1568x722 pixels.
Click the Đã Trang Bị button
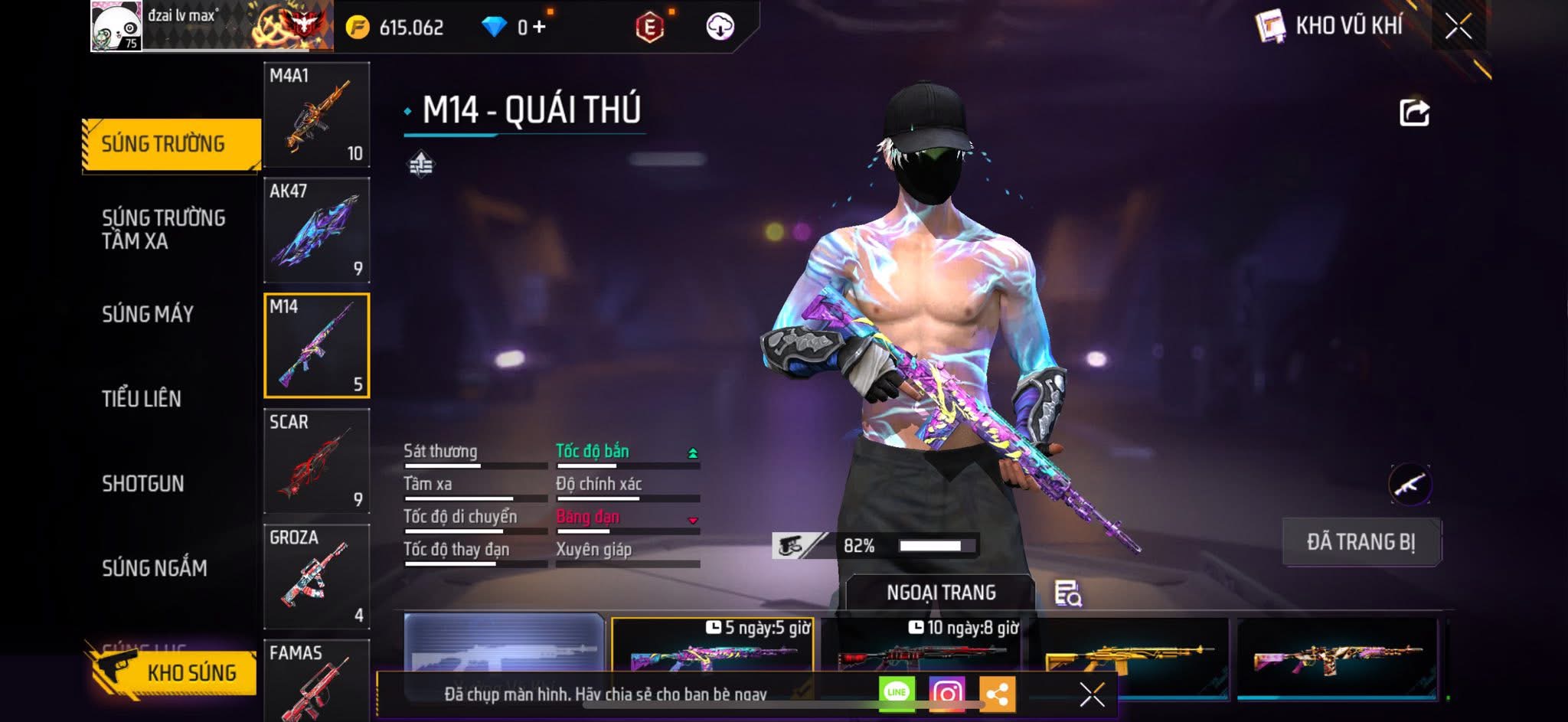[x=1361, y=542]
